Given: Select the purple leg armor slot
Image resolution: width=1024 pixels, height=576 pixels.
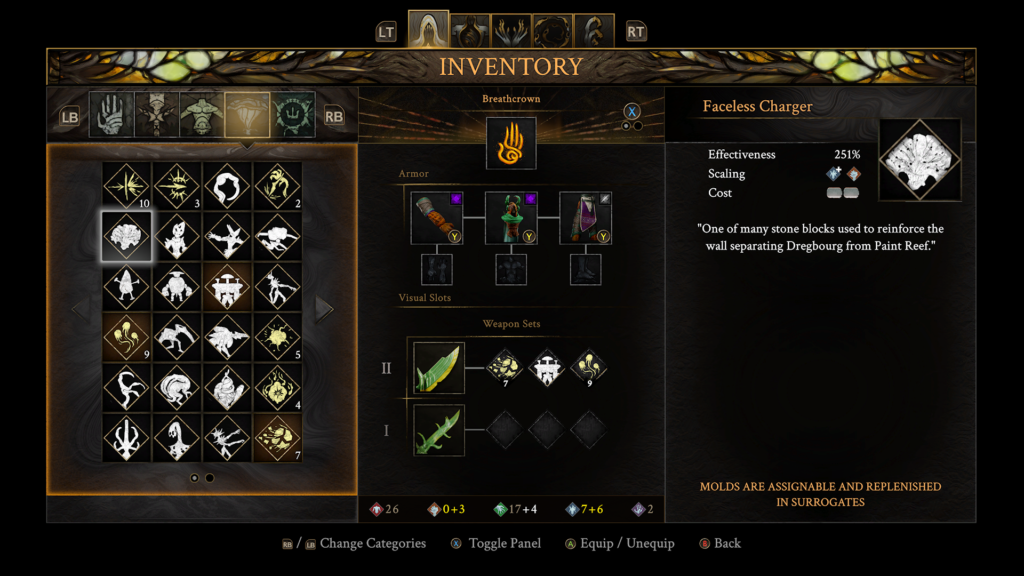Looking at the screenshot, I should 585,218.
